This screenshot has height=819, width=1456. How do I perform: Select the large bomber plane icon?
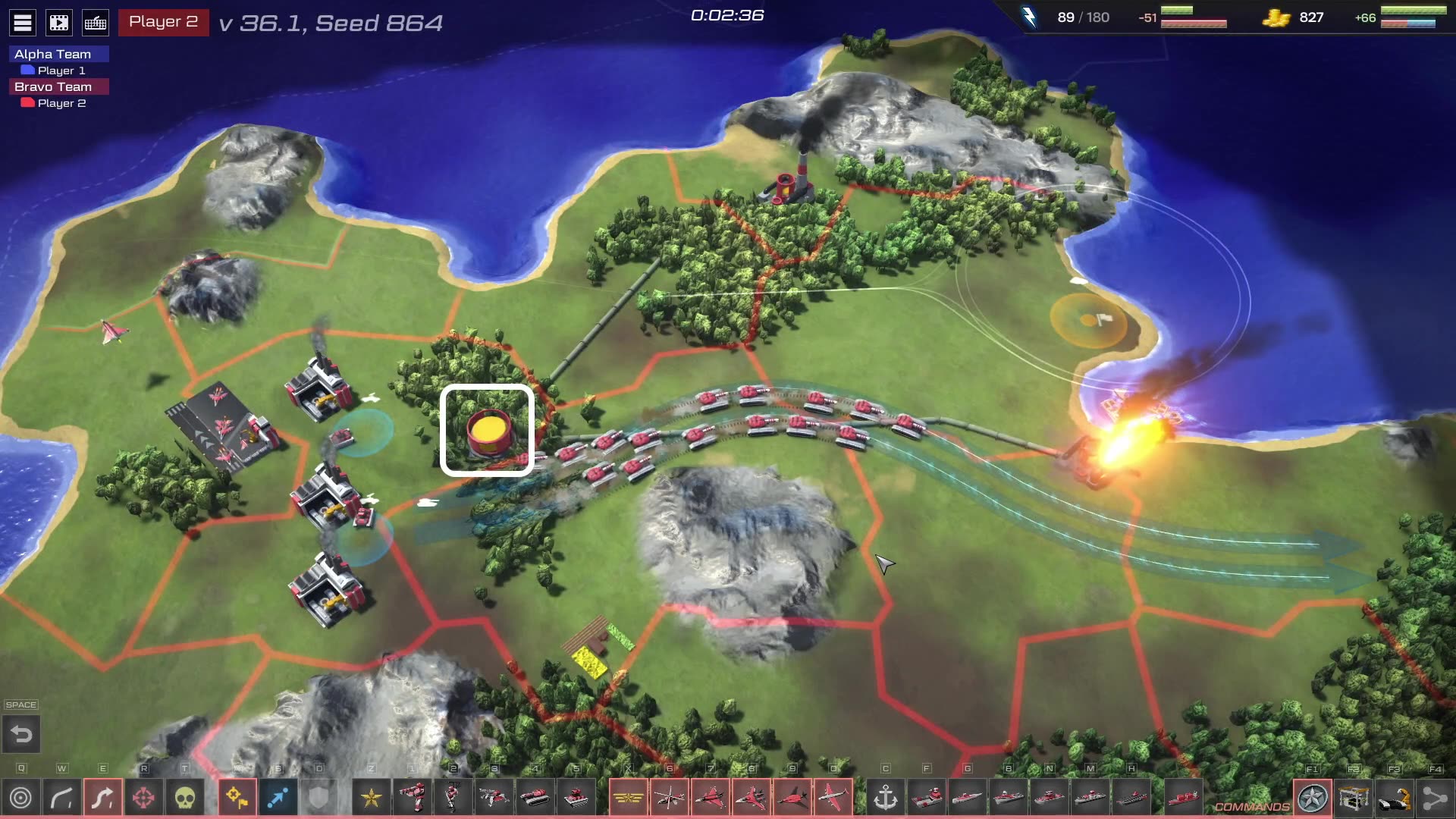[x=833, y=798]
